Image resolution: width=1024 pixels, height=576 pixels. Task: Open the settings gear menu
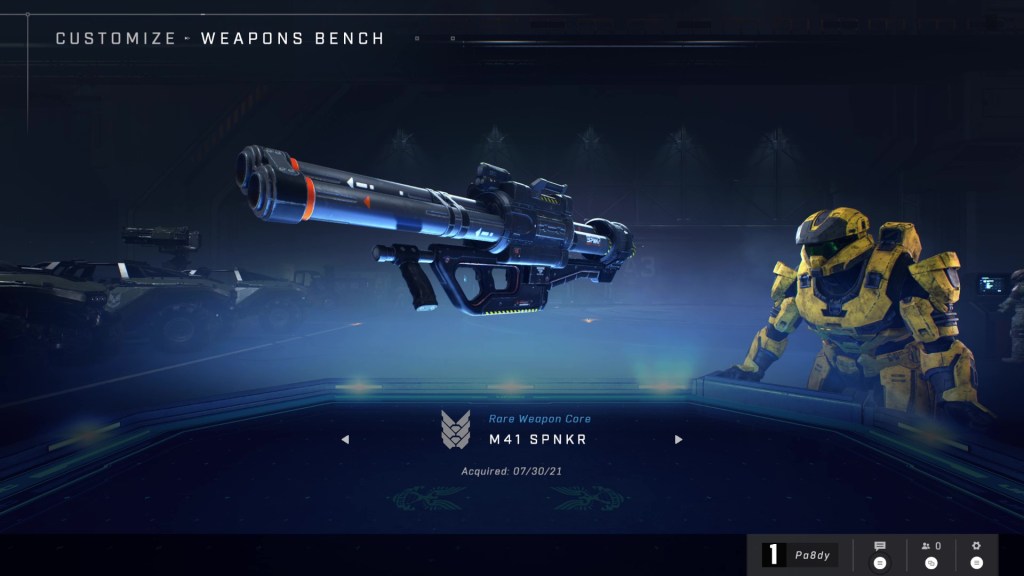[976, 554]
